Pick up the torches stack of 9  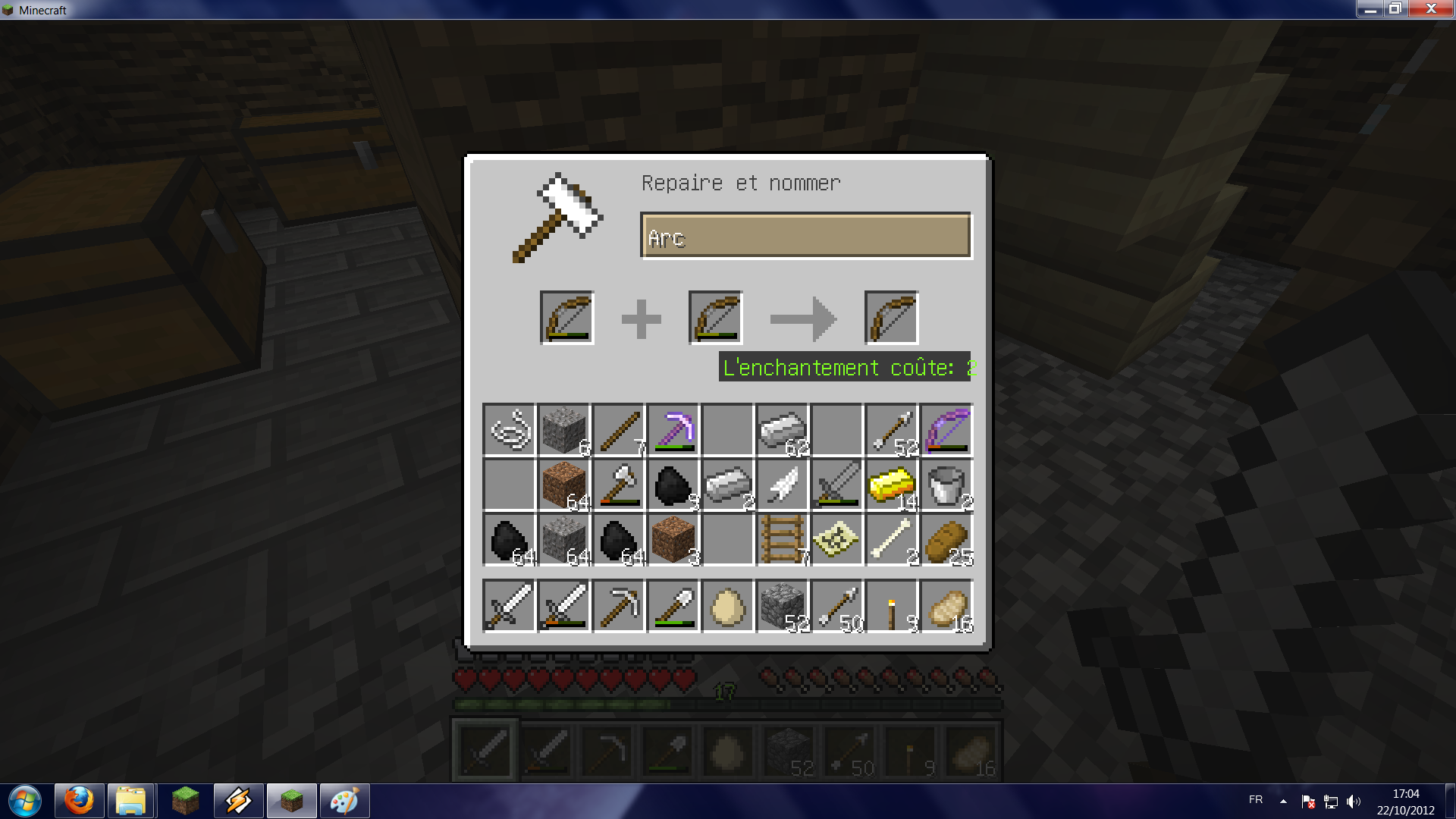tap(890, 606)
